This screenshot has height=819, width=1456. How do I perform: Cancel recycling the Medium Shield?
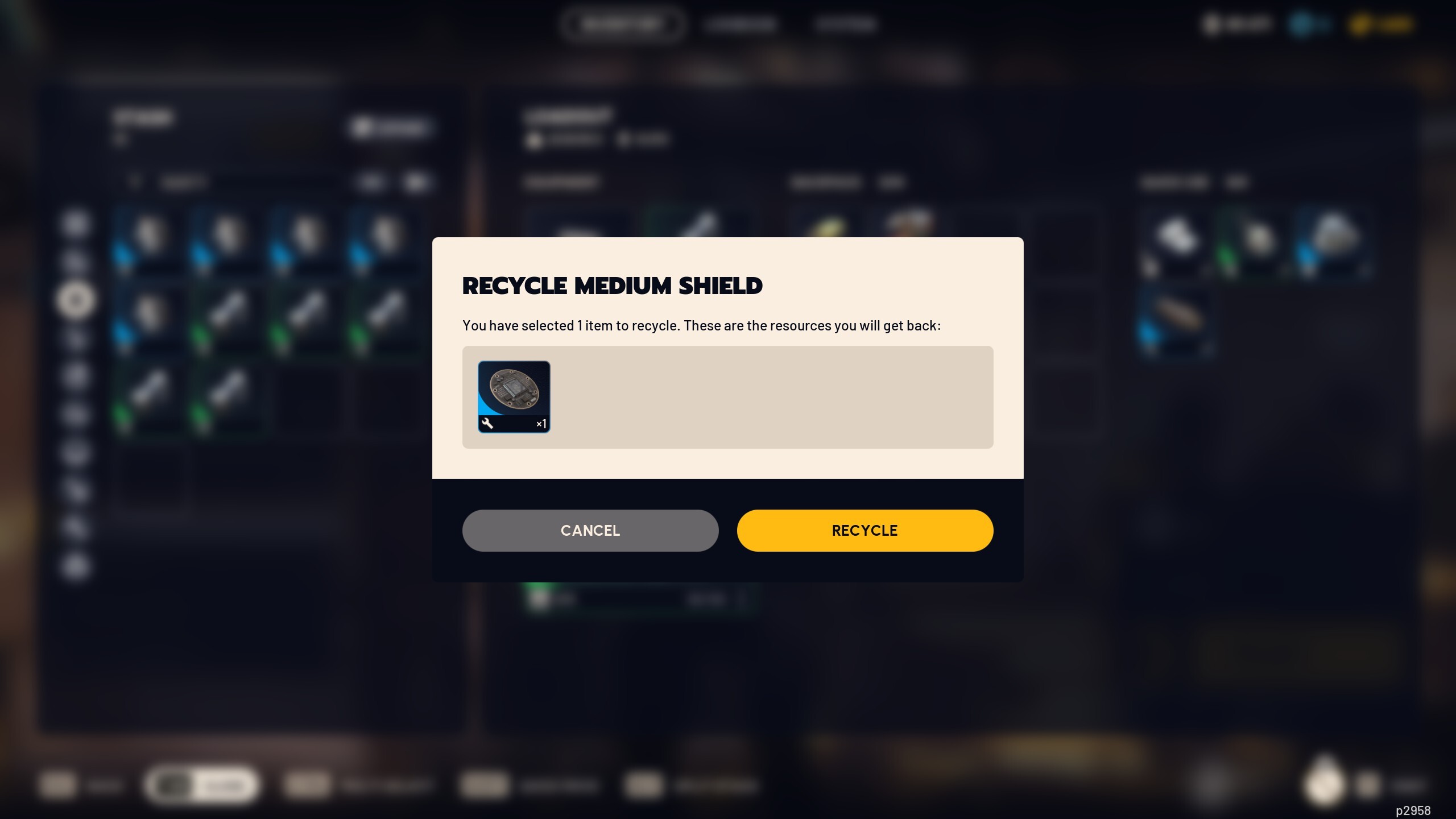[590, 530]
